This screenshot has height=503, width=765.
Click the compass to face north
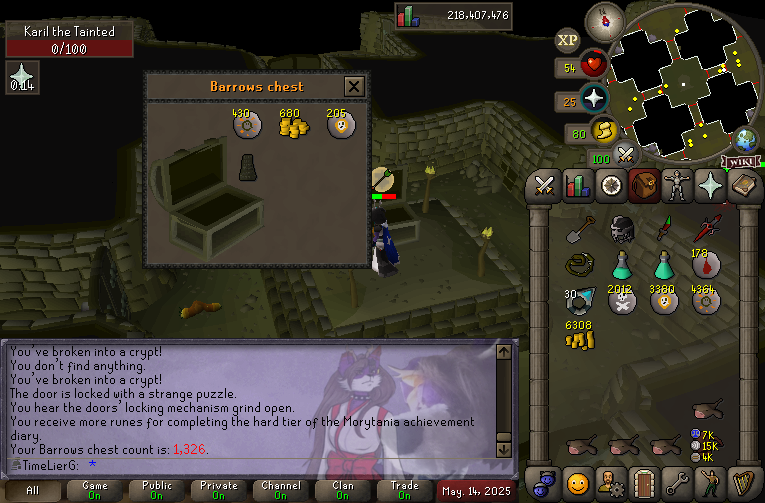tap(603, 18)
